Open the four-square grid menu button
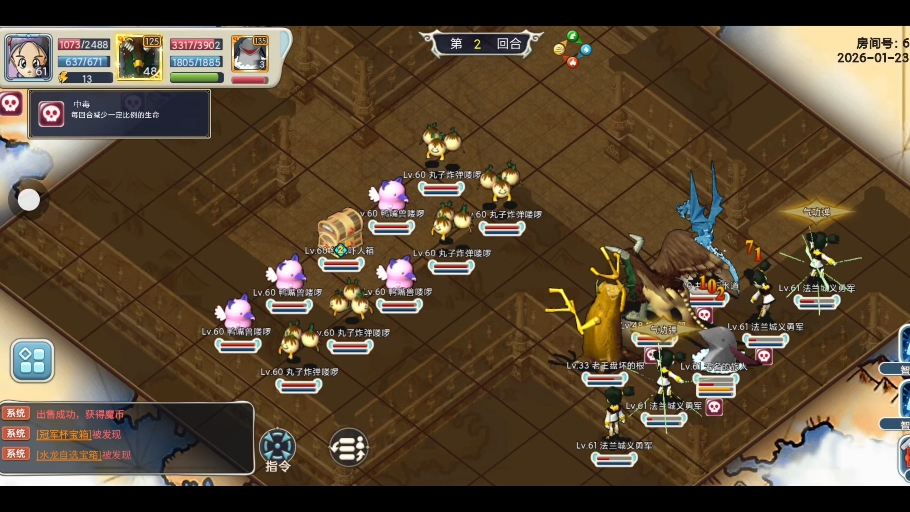This screenshot has height=512, width=910. [x=32, y=360]
